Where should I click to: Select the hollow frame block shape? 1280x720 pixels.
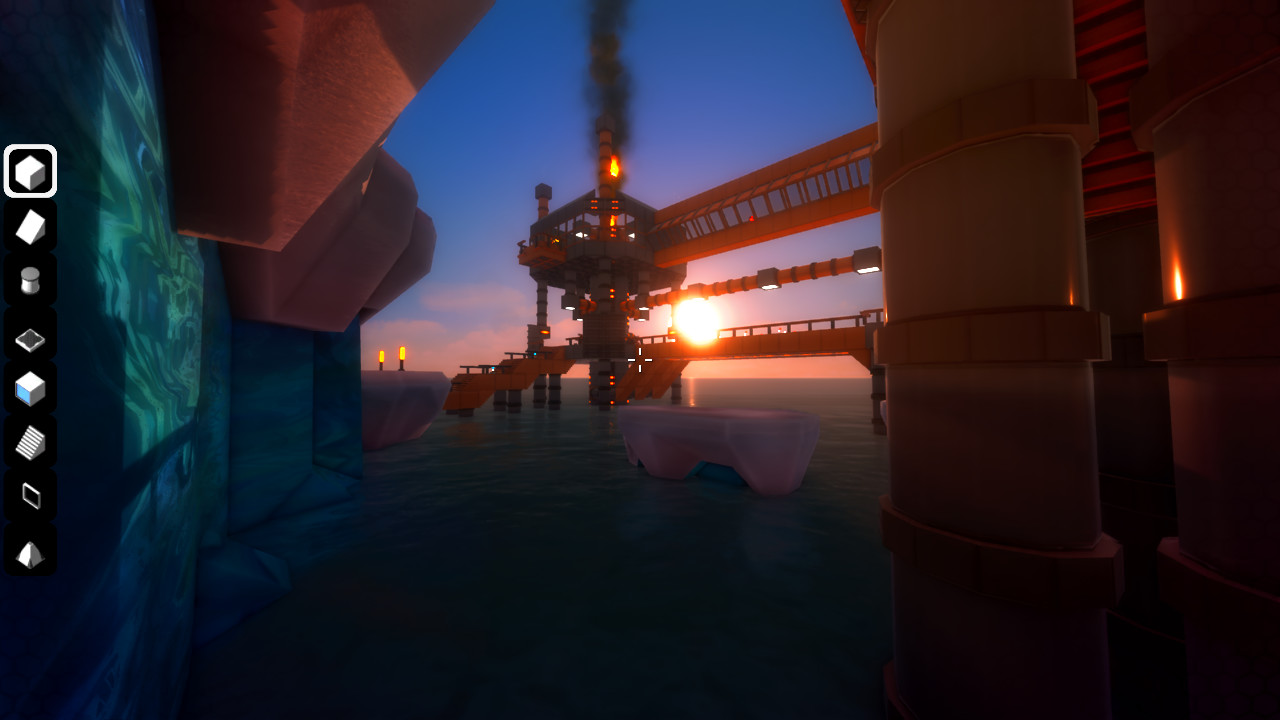(x=30, y=497)
